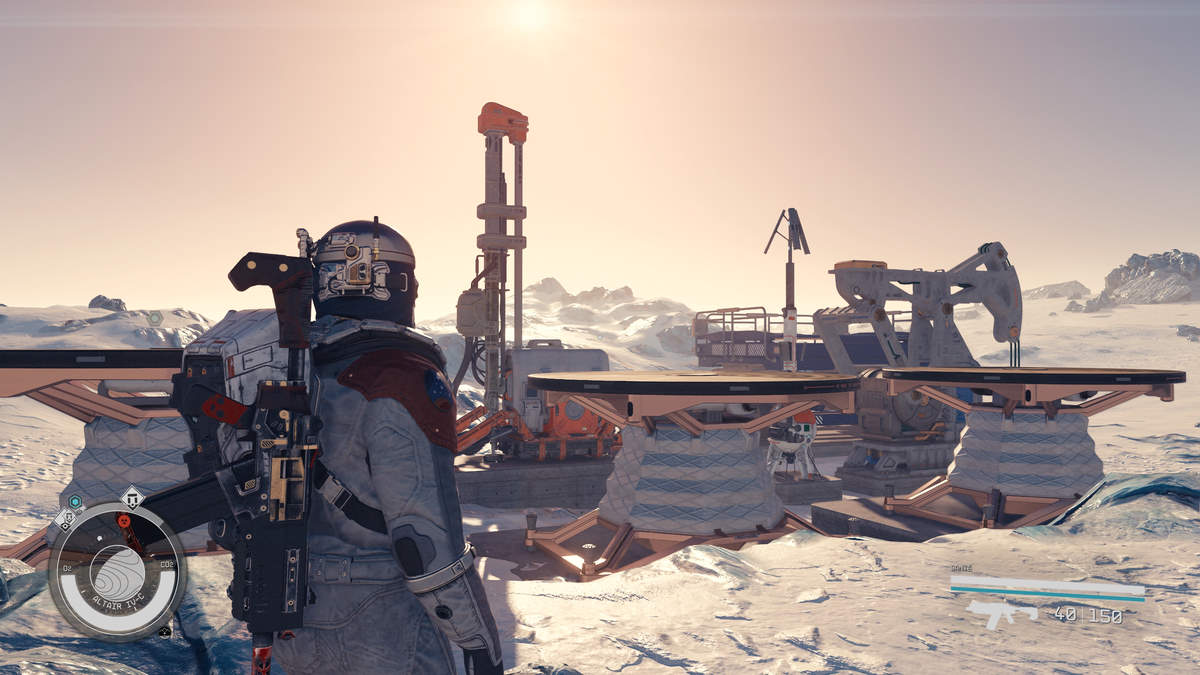Click the diamond marker on the compass's left edge
The height and width of the screenshot is (675, 1200).
[x=66, y=519]
